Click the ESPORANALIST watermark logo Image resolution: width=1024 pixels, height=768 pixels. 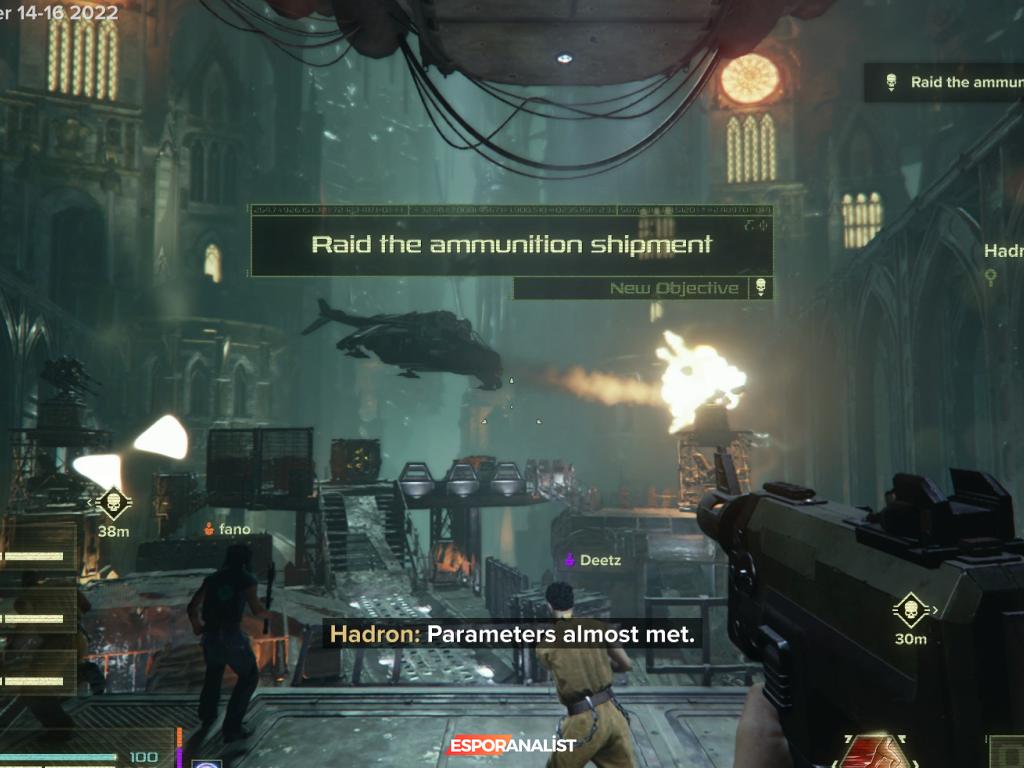tap(512, 745)
